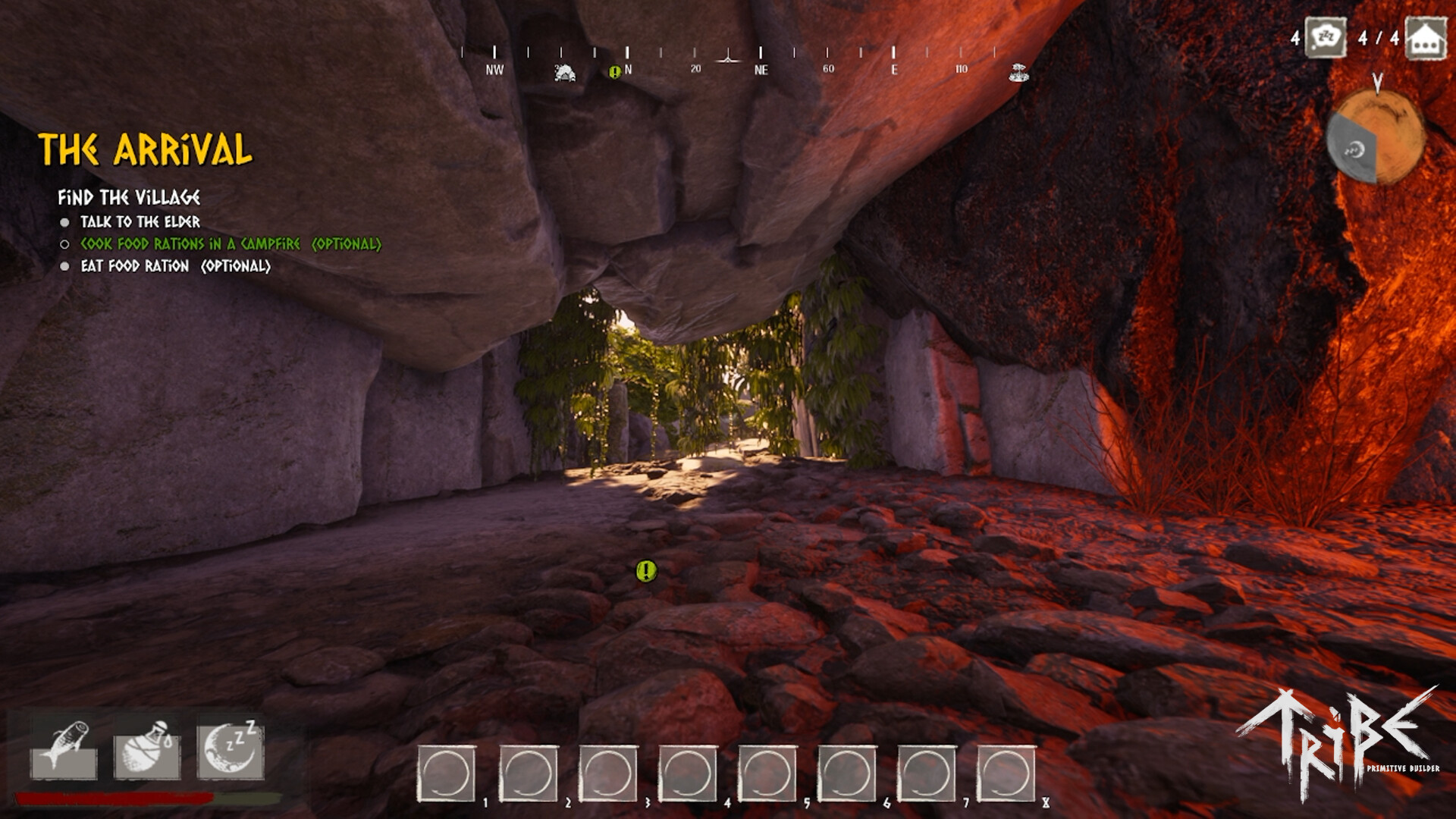The image size is (1456, 819).
Task: Select the village hut marker on the compass
Action: point(565,74)
